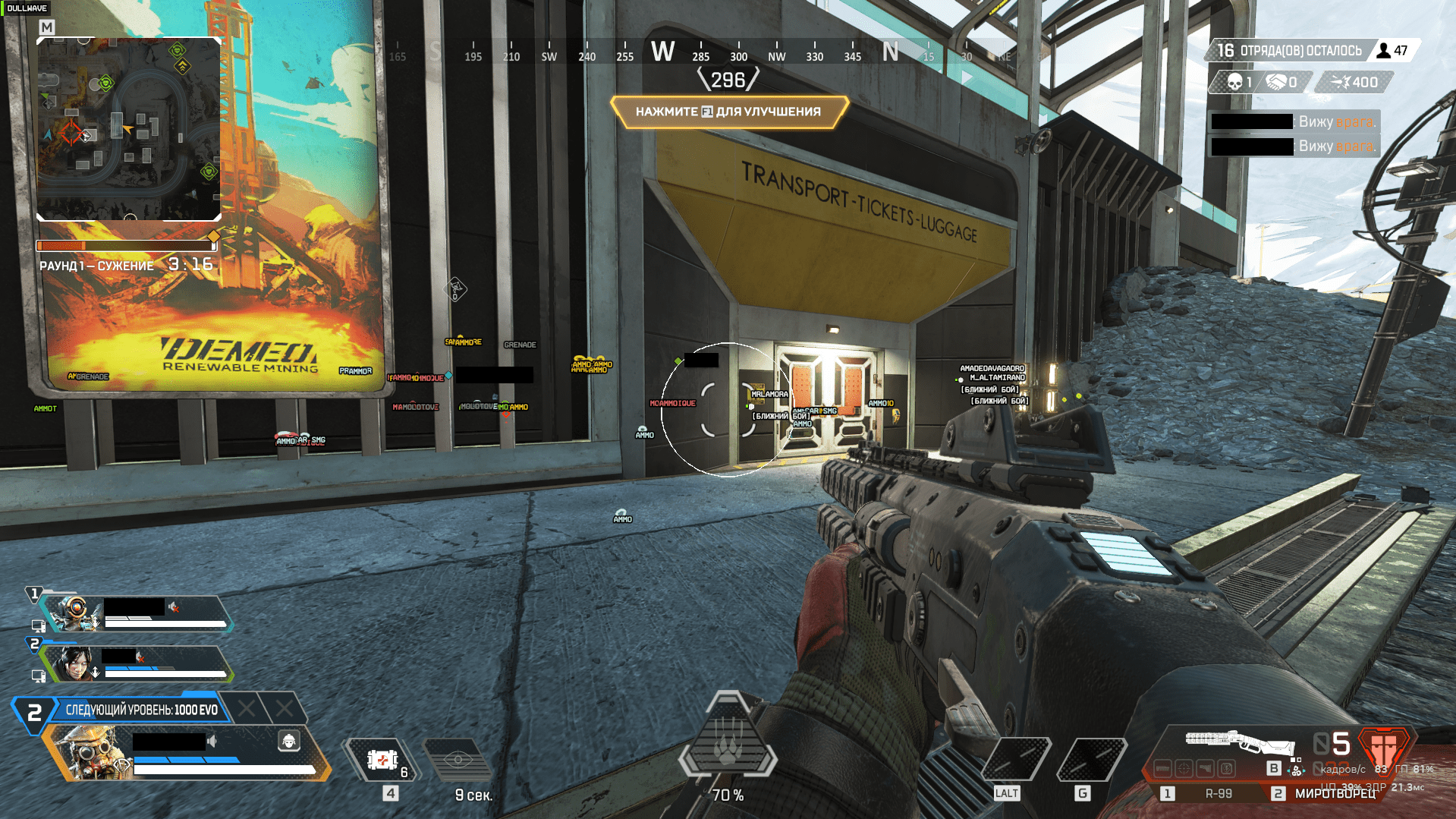
Task: Click the РАУНД 1 ring timer progress bar
Action: [127, 244]
